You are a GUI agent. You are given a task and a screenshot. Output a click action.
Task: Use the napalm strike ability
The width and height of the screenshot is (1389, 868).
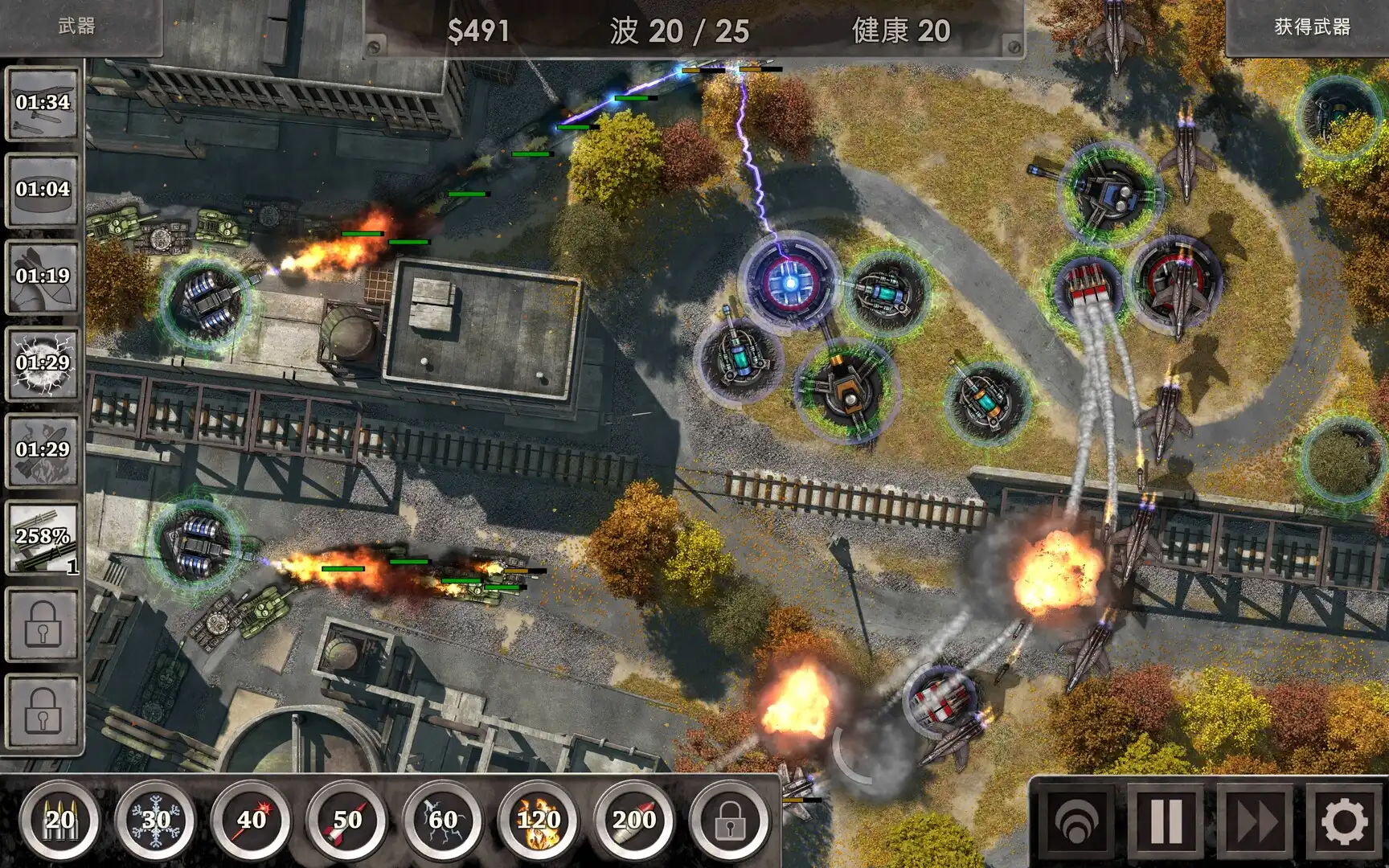click(42, 450)
